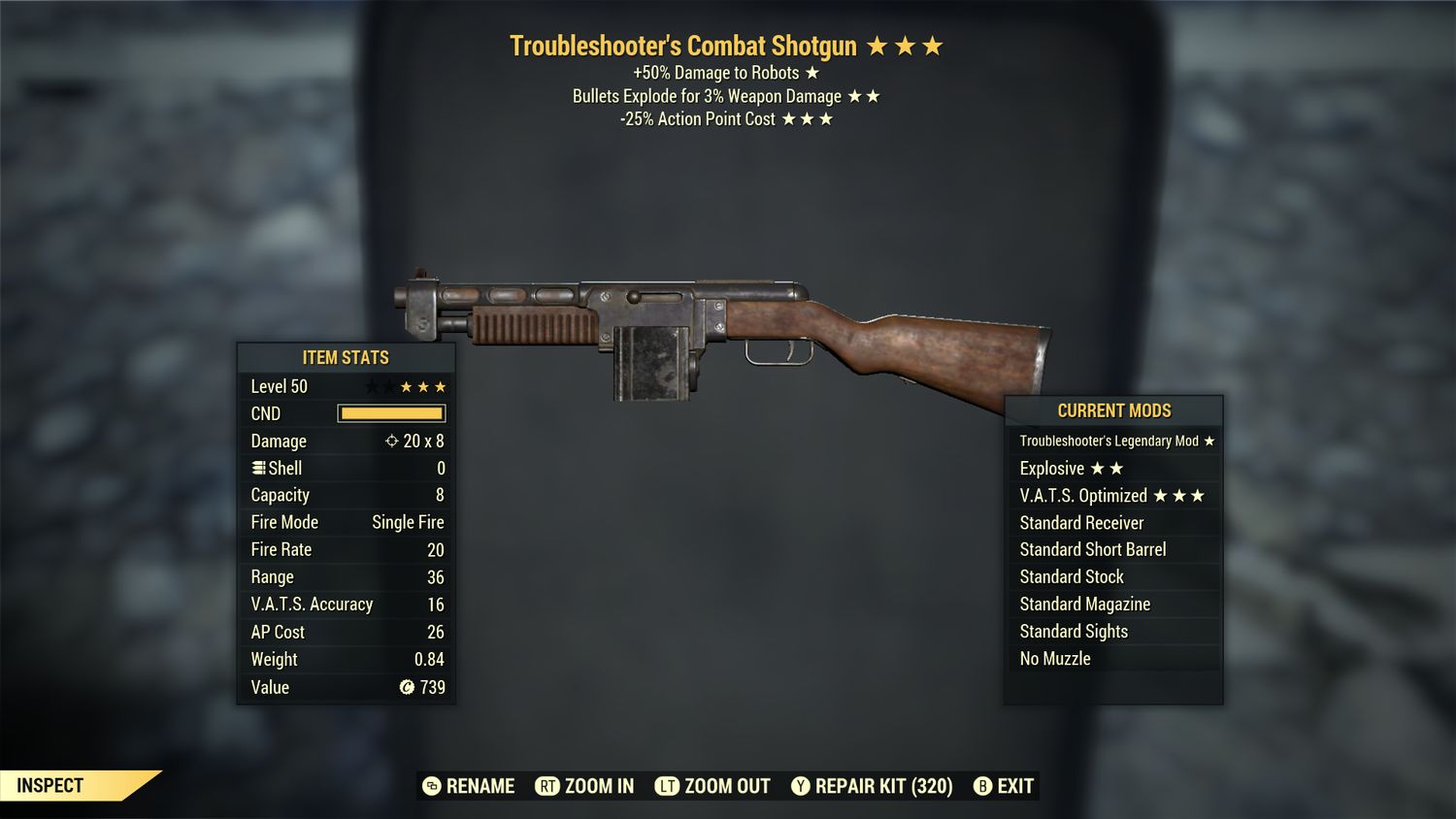
Task: Click the Rename button in the bottom bar
Action: click(479, 786)
